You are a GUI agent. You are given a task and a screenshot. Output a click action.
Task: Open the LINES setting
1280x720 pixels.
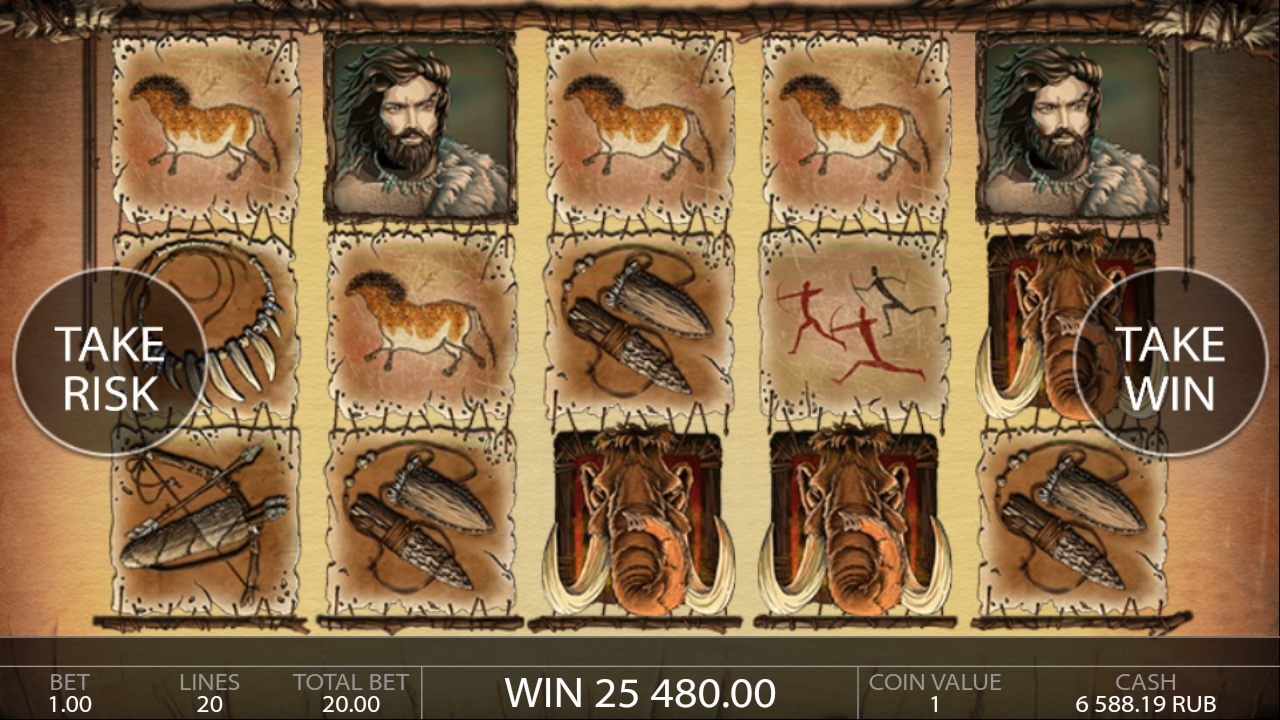point(210,693)
